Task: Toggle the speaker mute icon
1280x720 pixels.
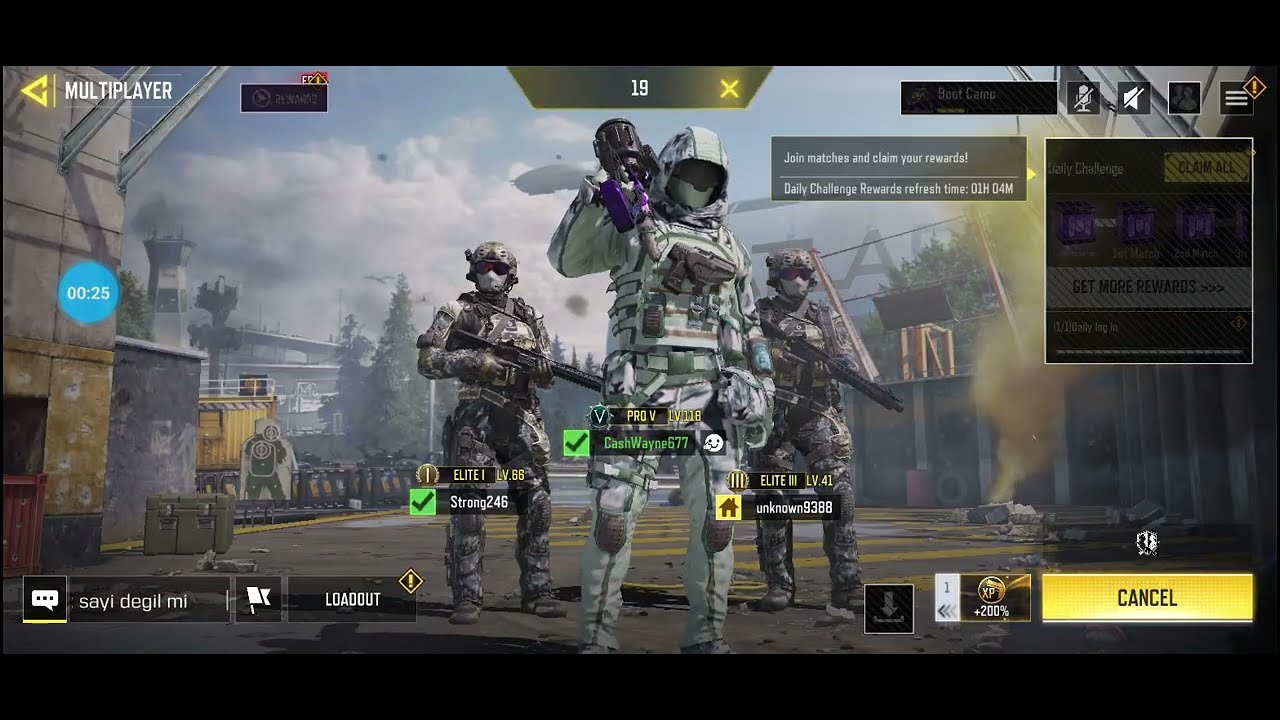Action: pyautogui.click(x=1133, y=97)
